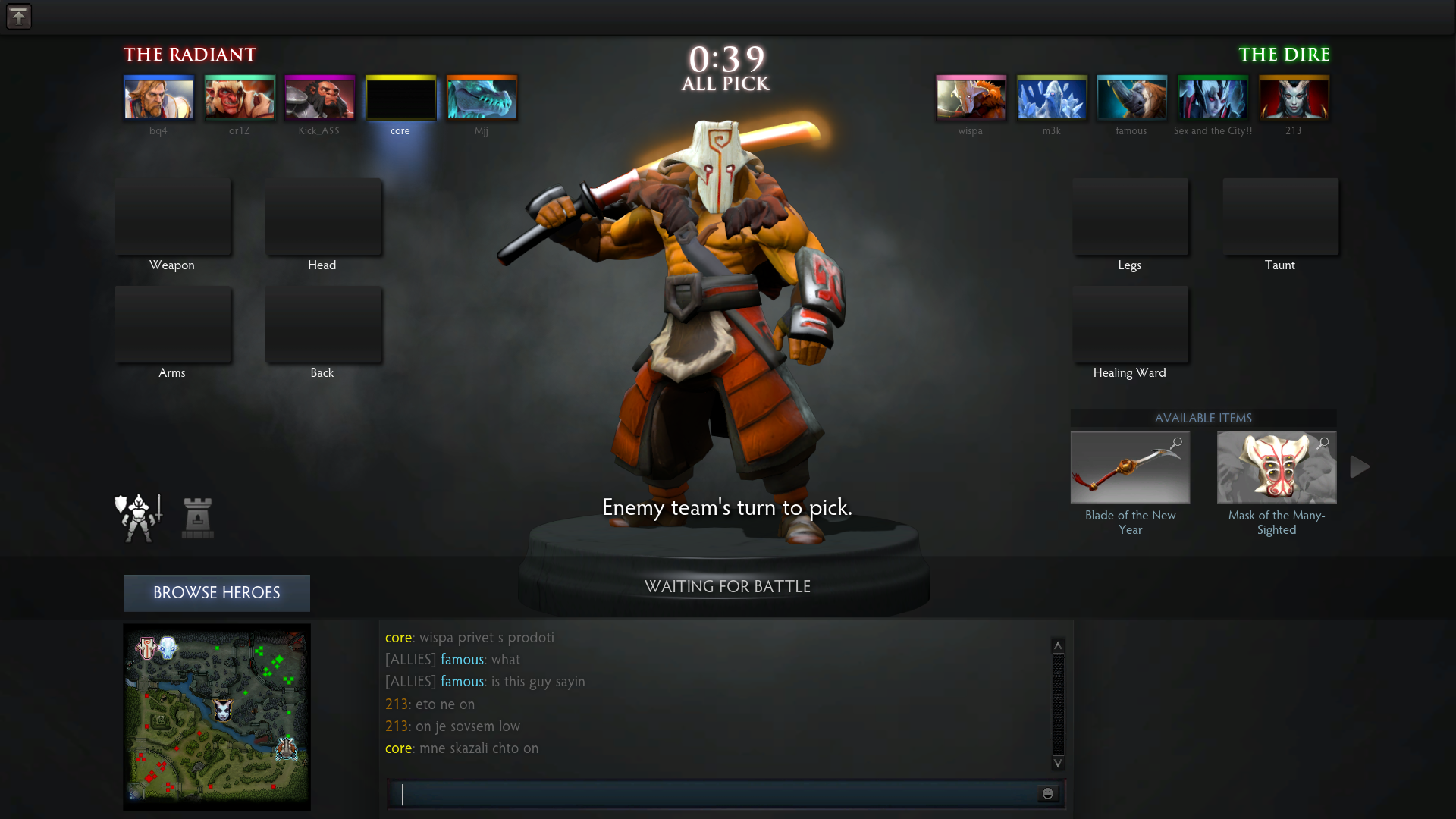Choose the Back equipment slot
1456x819 pixels.
(x=323, y=325)
